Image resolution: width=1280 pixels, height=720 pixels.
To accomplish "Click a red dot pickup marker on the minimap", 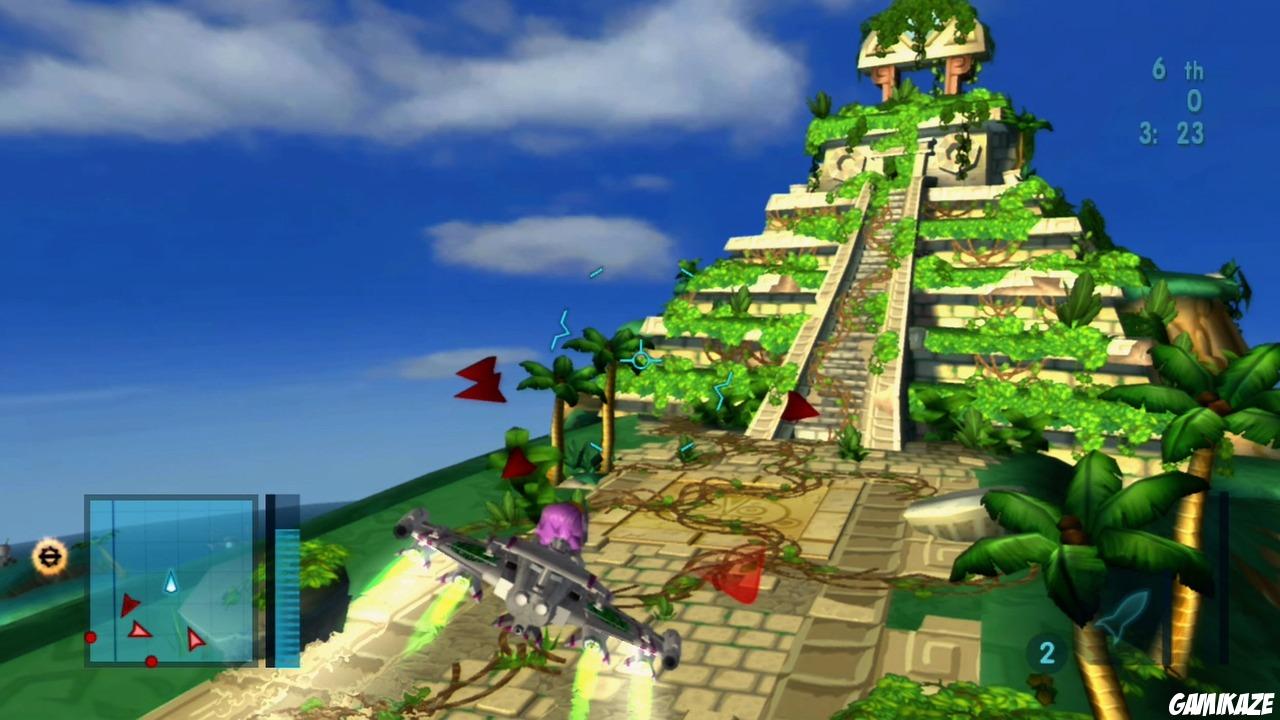I will (90, 637).
